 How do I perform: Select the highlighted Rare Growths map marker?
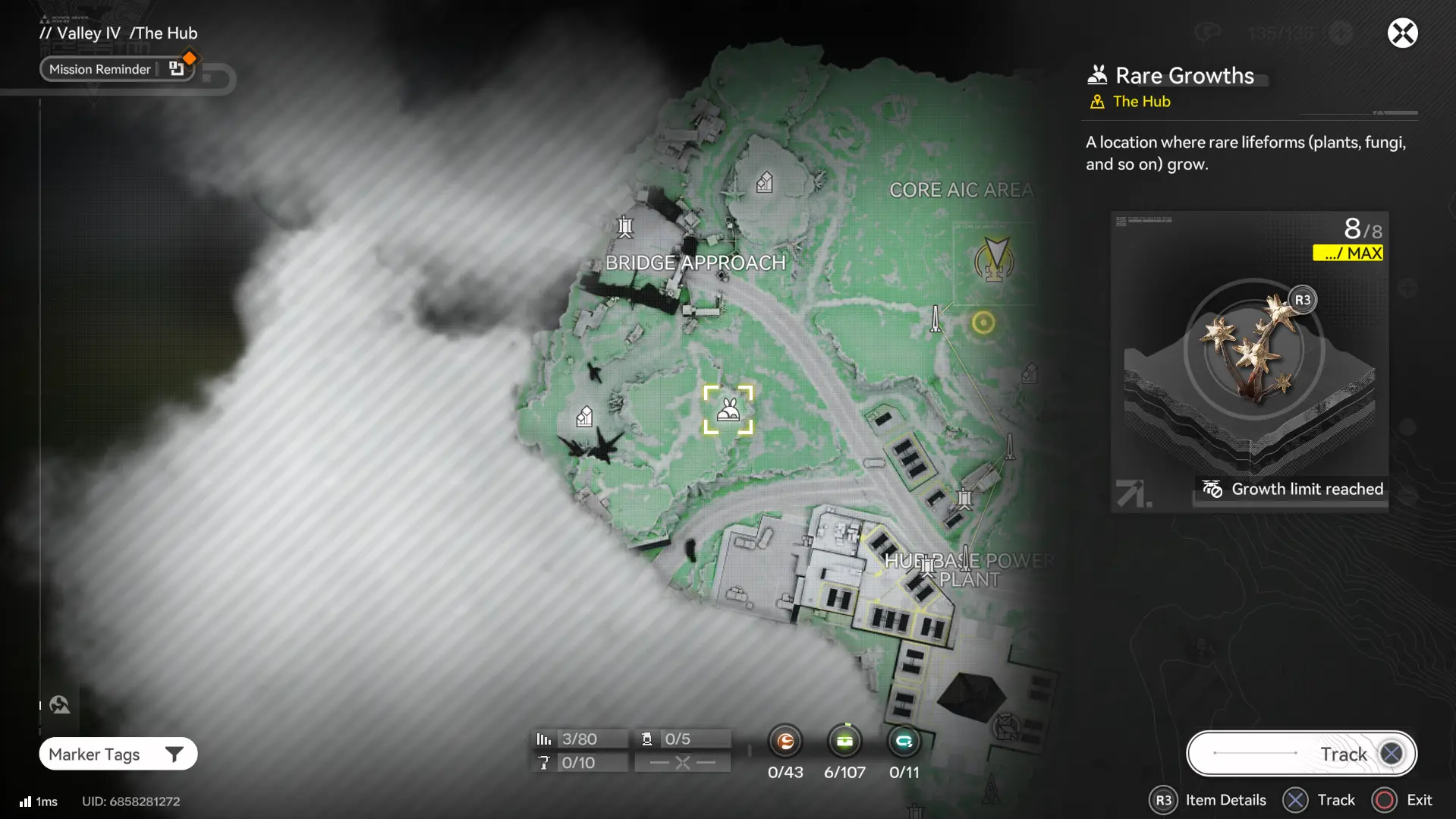pyautogui.click(x=728, y=410)
